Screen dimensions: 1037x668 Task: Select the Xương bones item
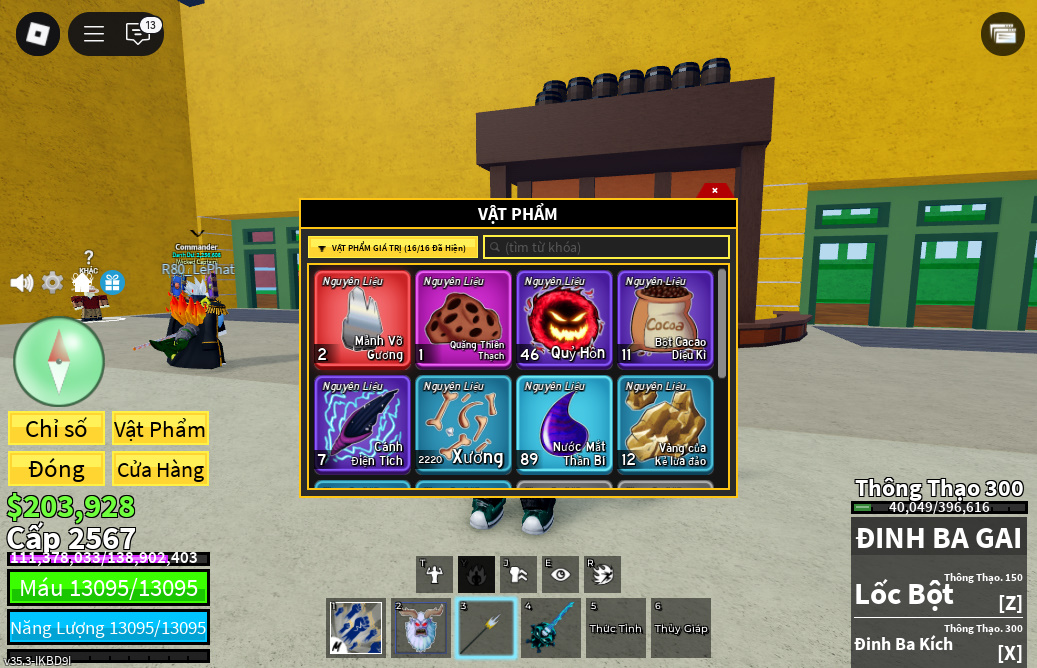(463, 423)
